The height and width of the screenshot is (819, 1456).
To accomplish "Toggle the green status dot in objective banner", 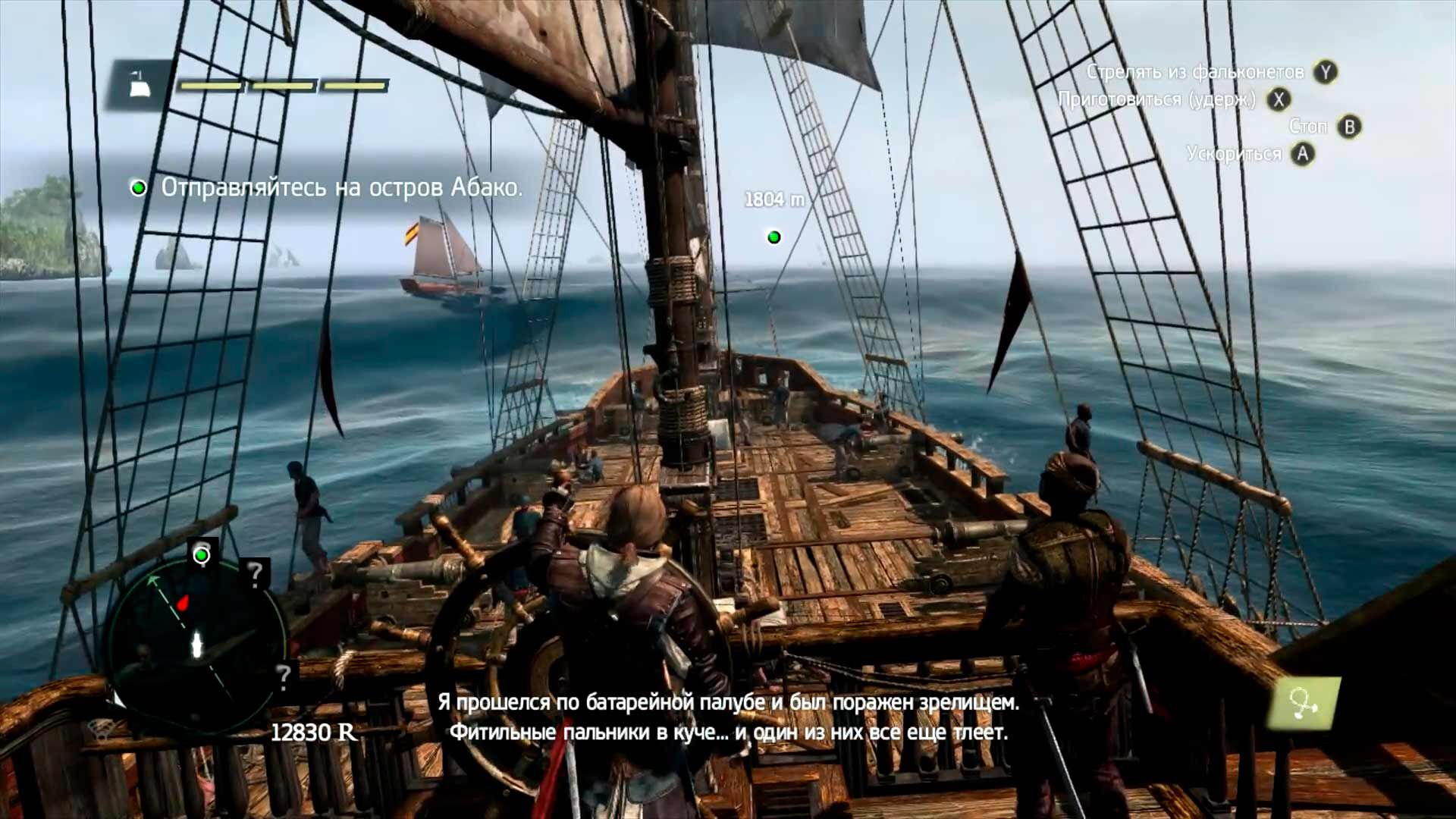I will point(140,188).
